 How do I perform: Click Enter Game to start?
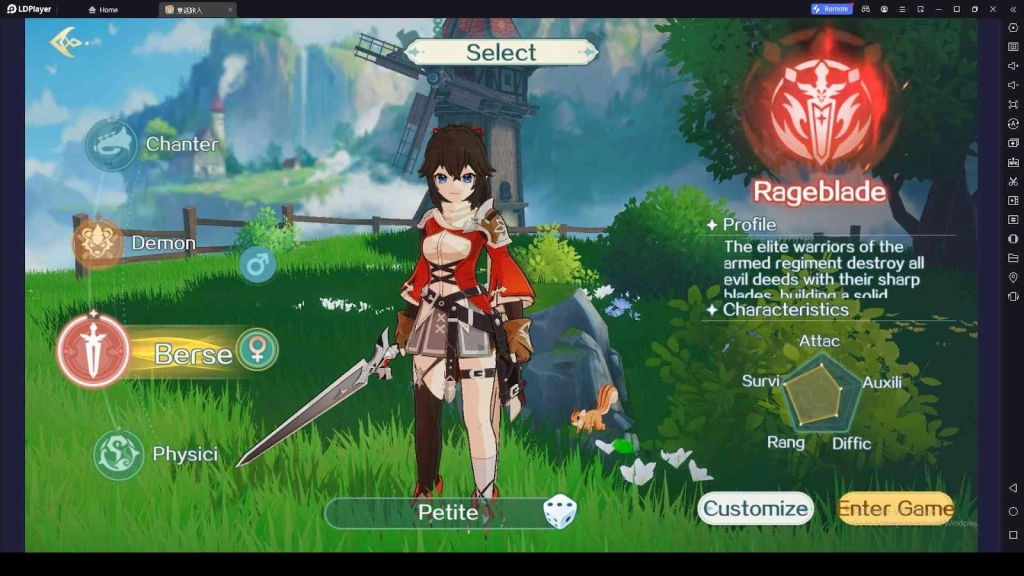[x=895, y=509]
